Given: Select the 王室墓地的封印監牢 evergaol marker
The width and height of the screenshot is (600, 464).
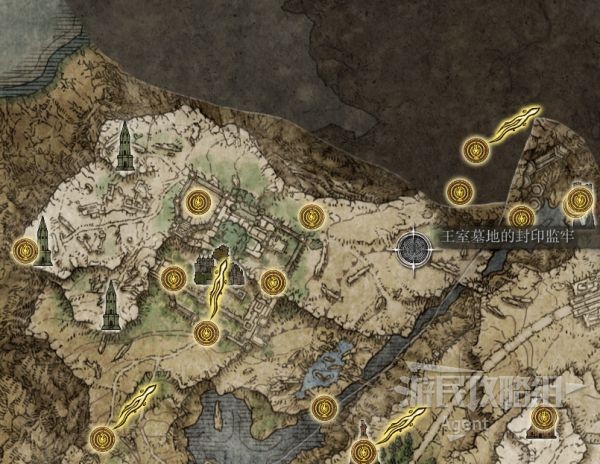Looking at the screenshot, I should [412, 248].
